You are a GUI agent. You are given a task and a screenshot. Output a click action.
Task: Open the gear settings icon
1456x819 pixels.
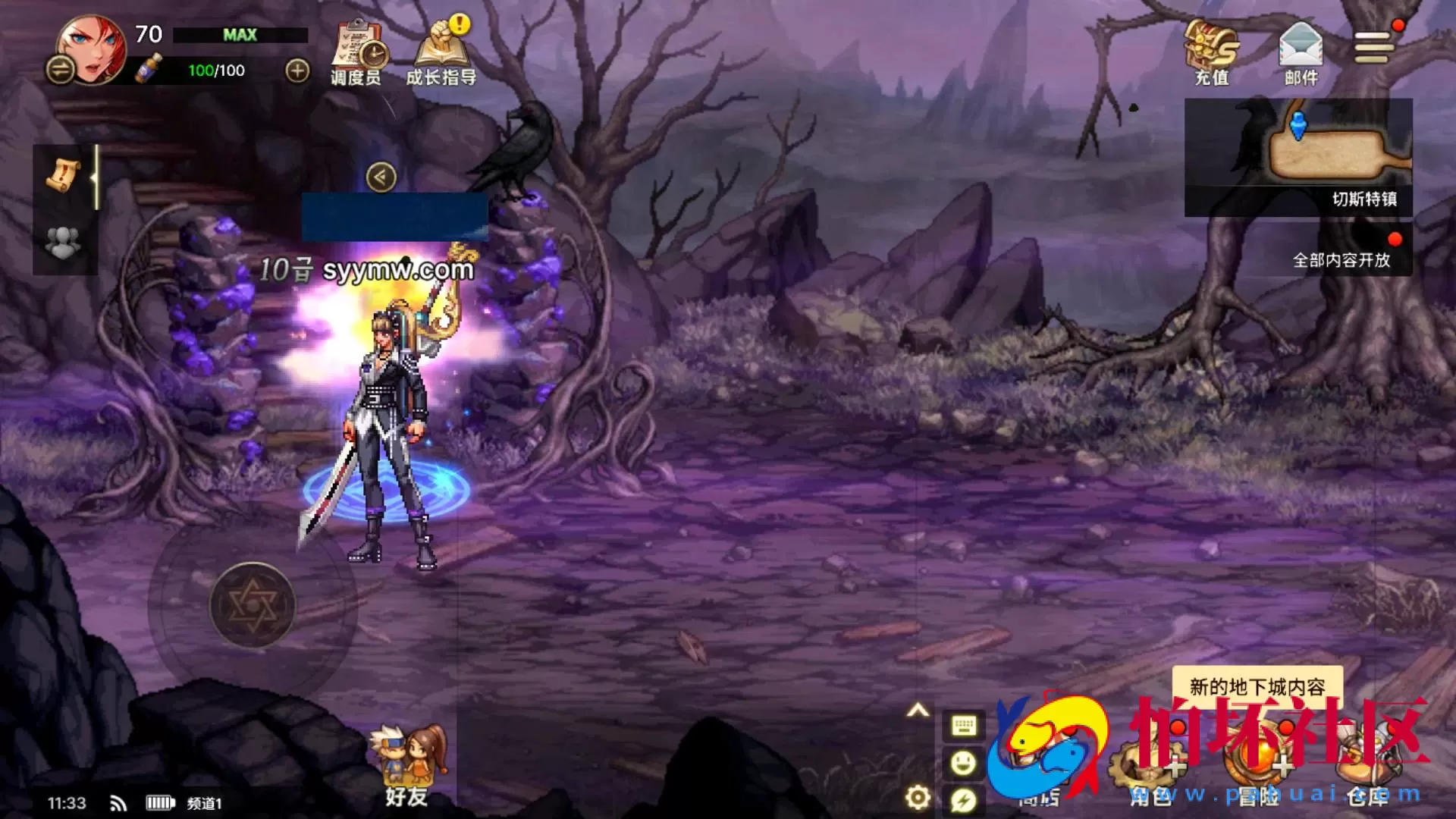coord(918,798)
